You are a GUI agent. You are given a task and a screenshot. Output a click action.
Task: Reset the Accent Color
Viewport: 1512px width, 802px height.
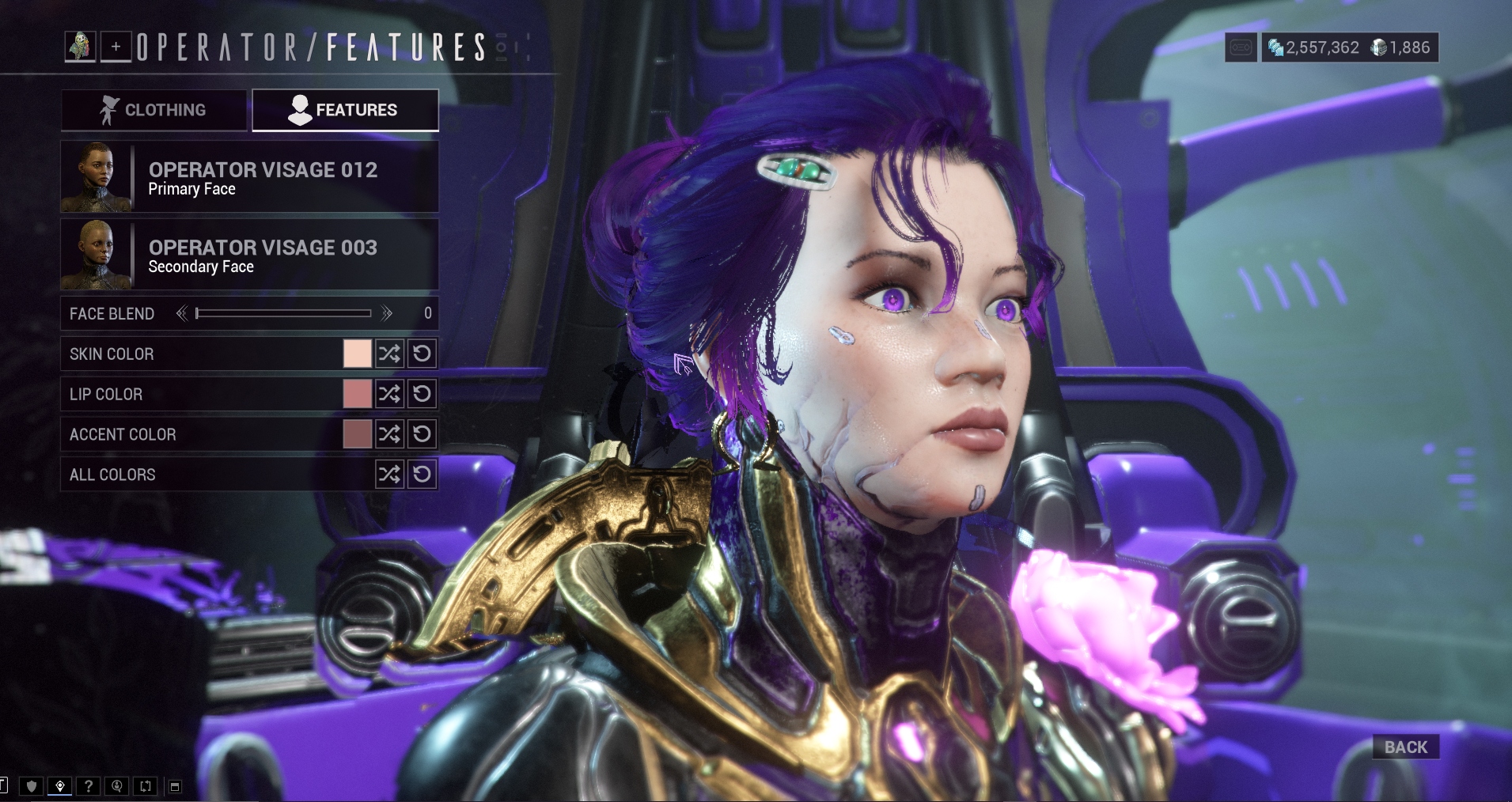[x=422, y=434]
